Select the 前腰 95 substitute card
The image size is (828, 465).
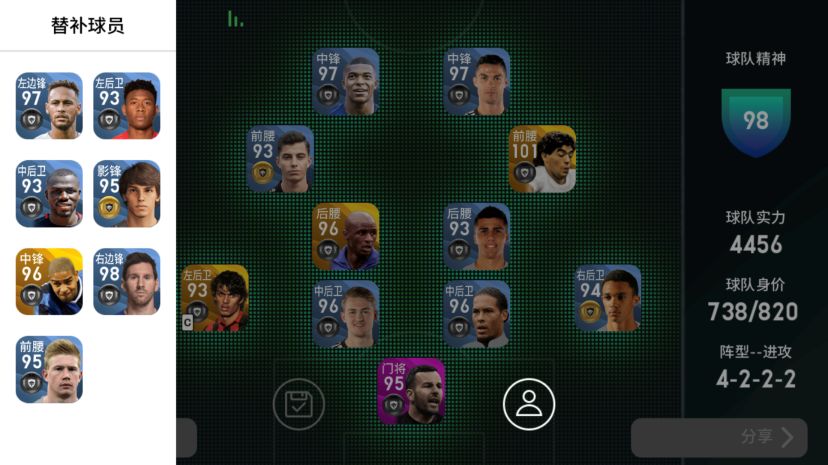click(49, 370)
